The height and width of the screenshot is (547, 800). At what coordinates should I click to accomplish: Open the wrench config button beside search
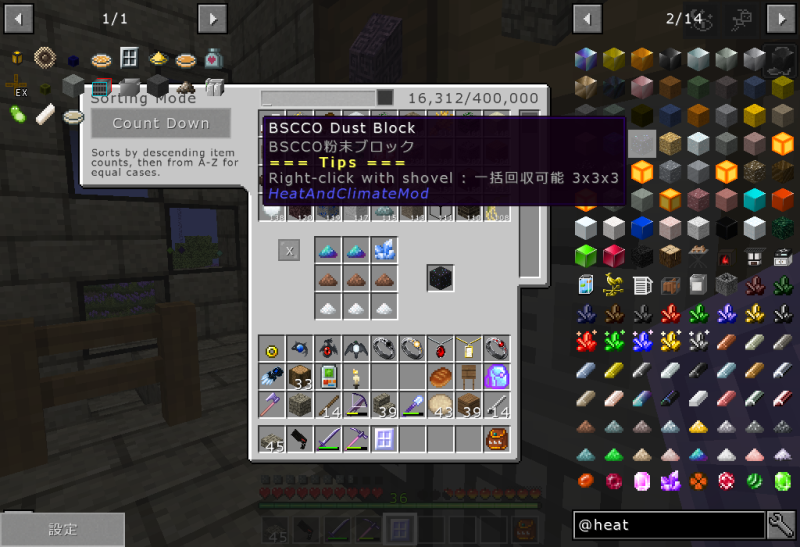point(781,524)
